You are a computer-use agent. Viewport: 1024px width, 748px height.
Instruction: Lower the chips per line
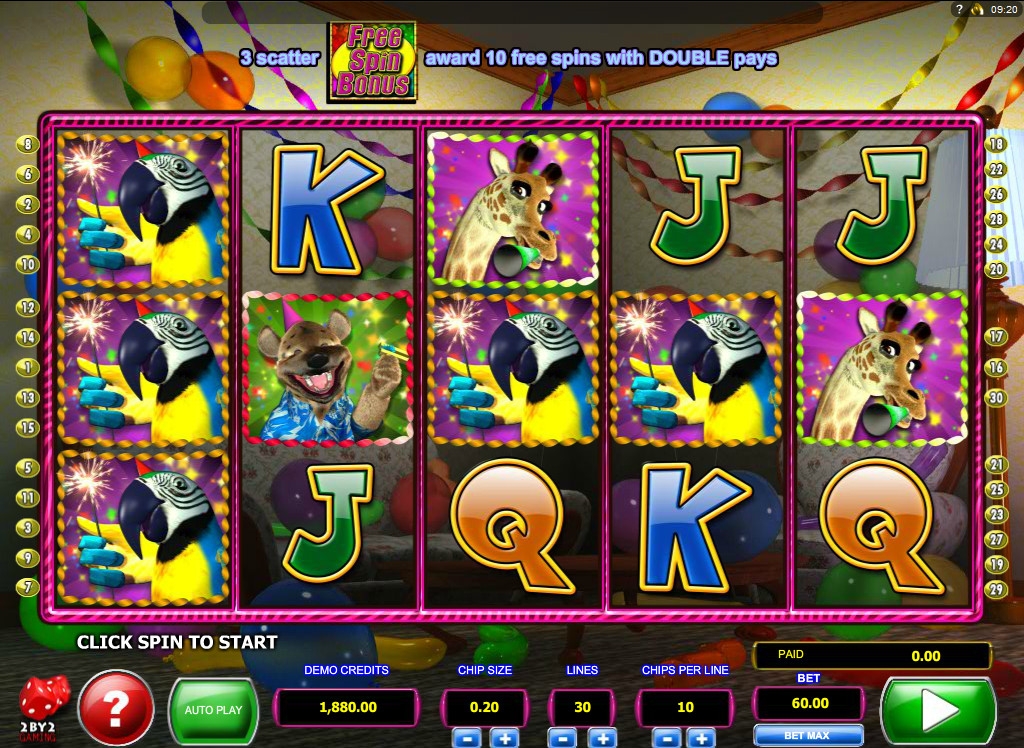tap(668, 739)
